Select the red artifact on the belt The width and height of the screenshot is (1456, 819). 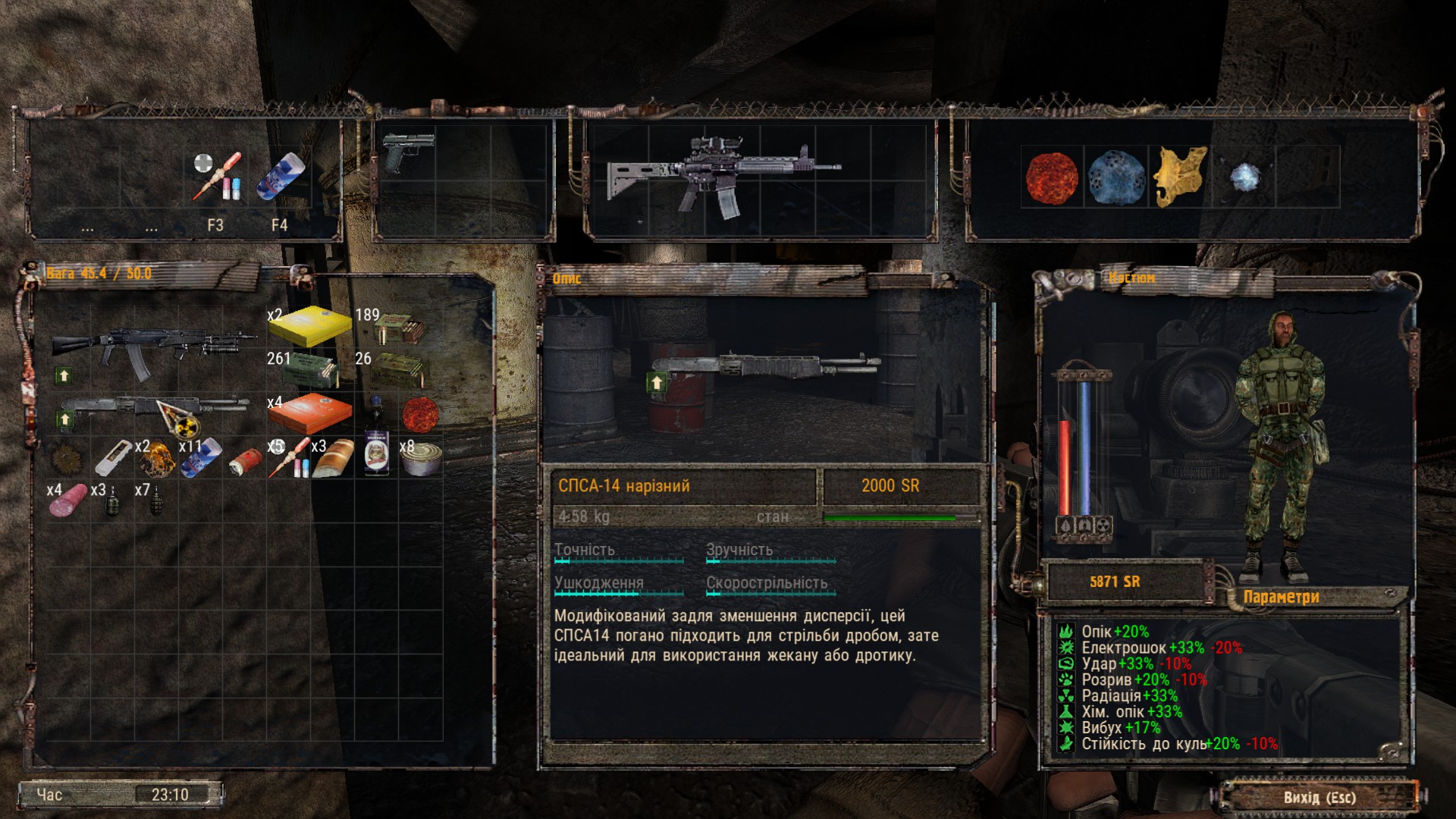1052,179
